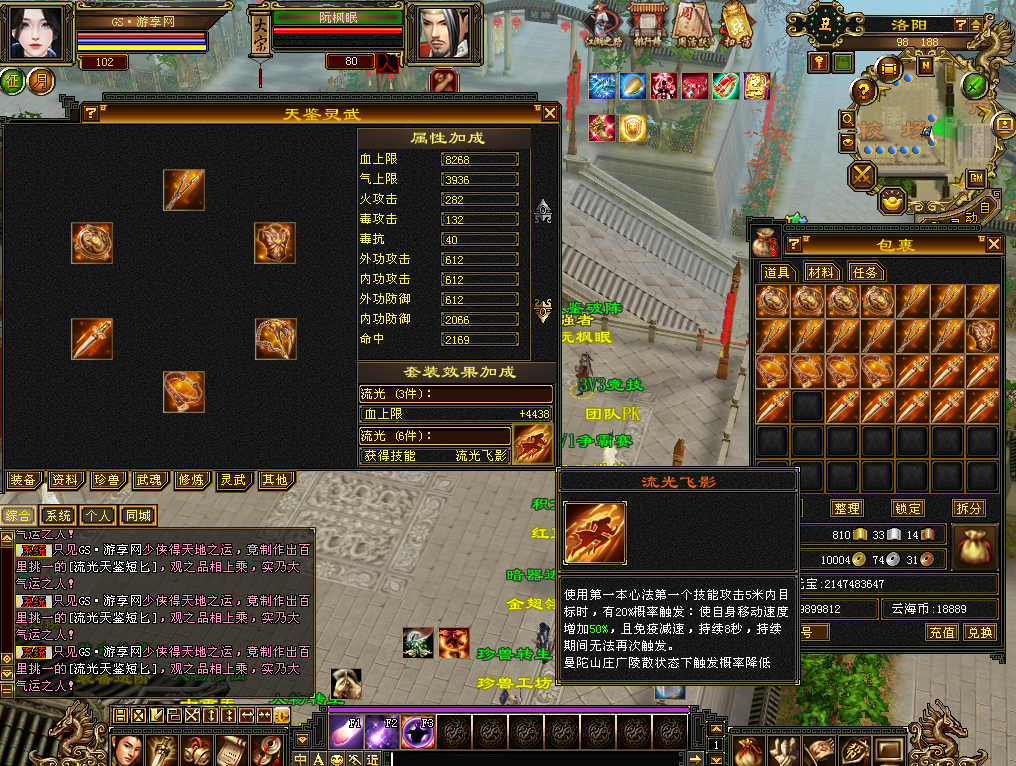
Task: Show the 任务 items tab
Action: [865, 272]
